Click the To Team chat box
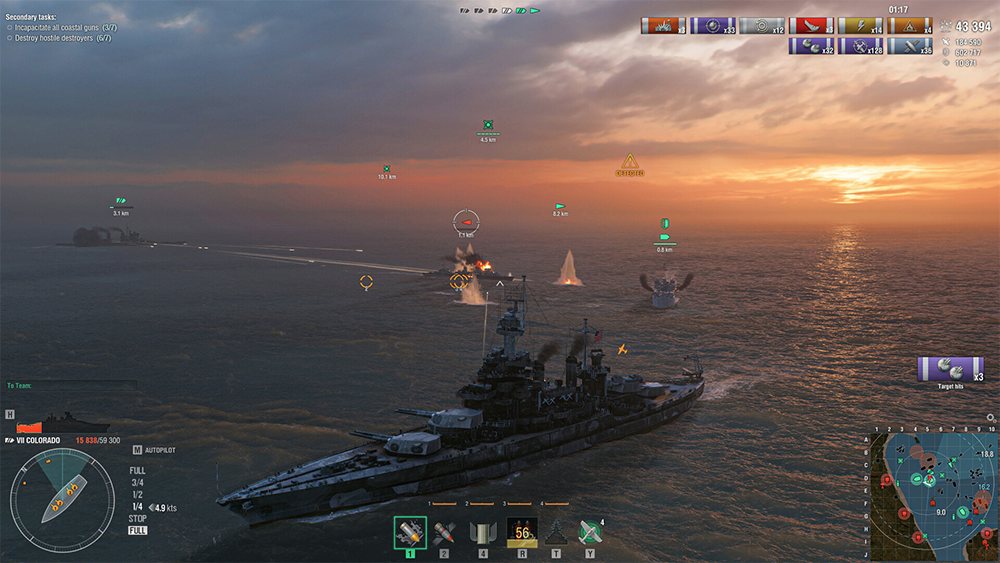Viewport: 1000px width, 563px height. (70, 385)
